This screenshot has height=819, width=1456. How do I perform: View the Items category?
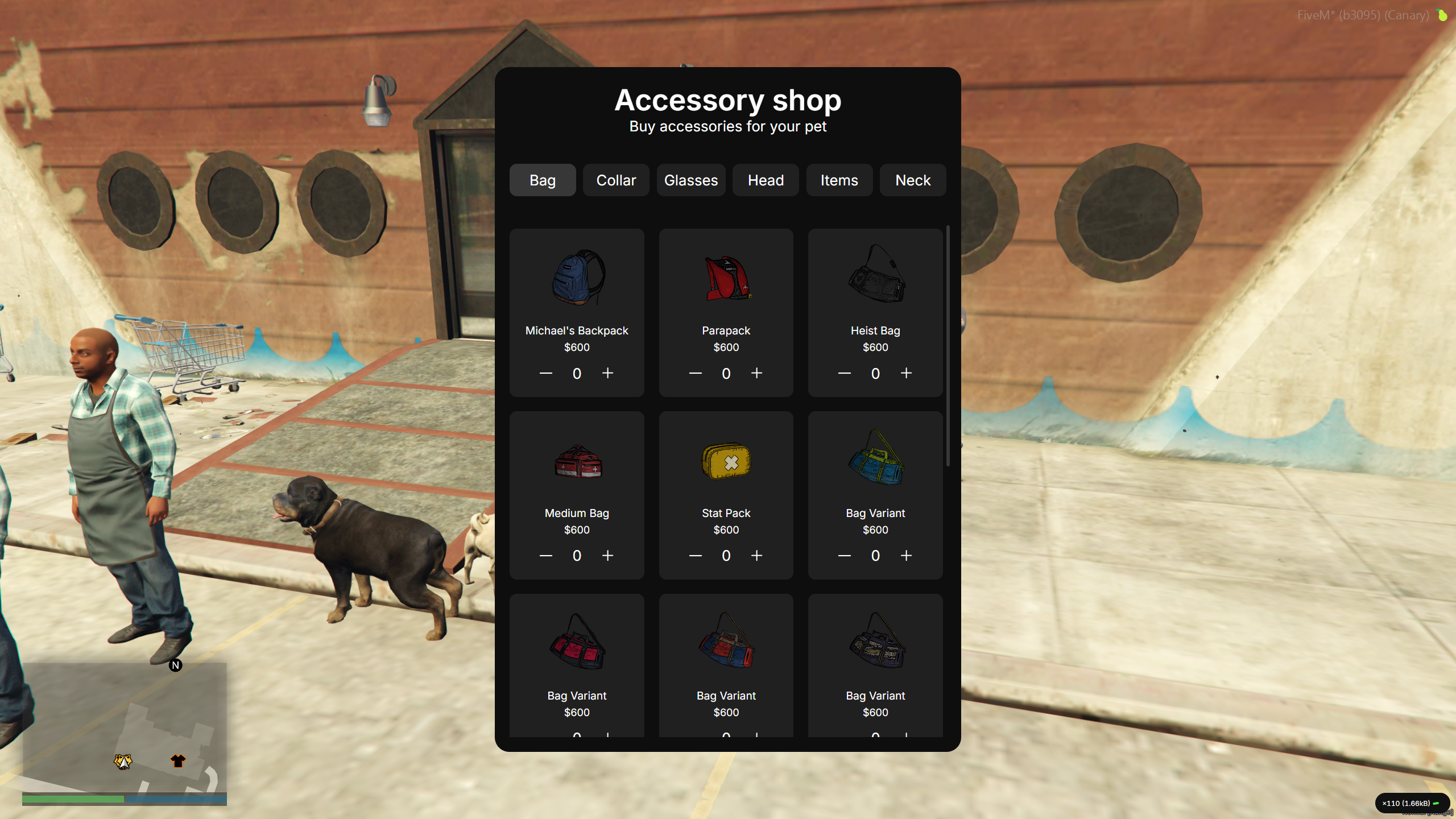tap(839, 180)
